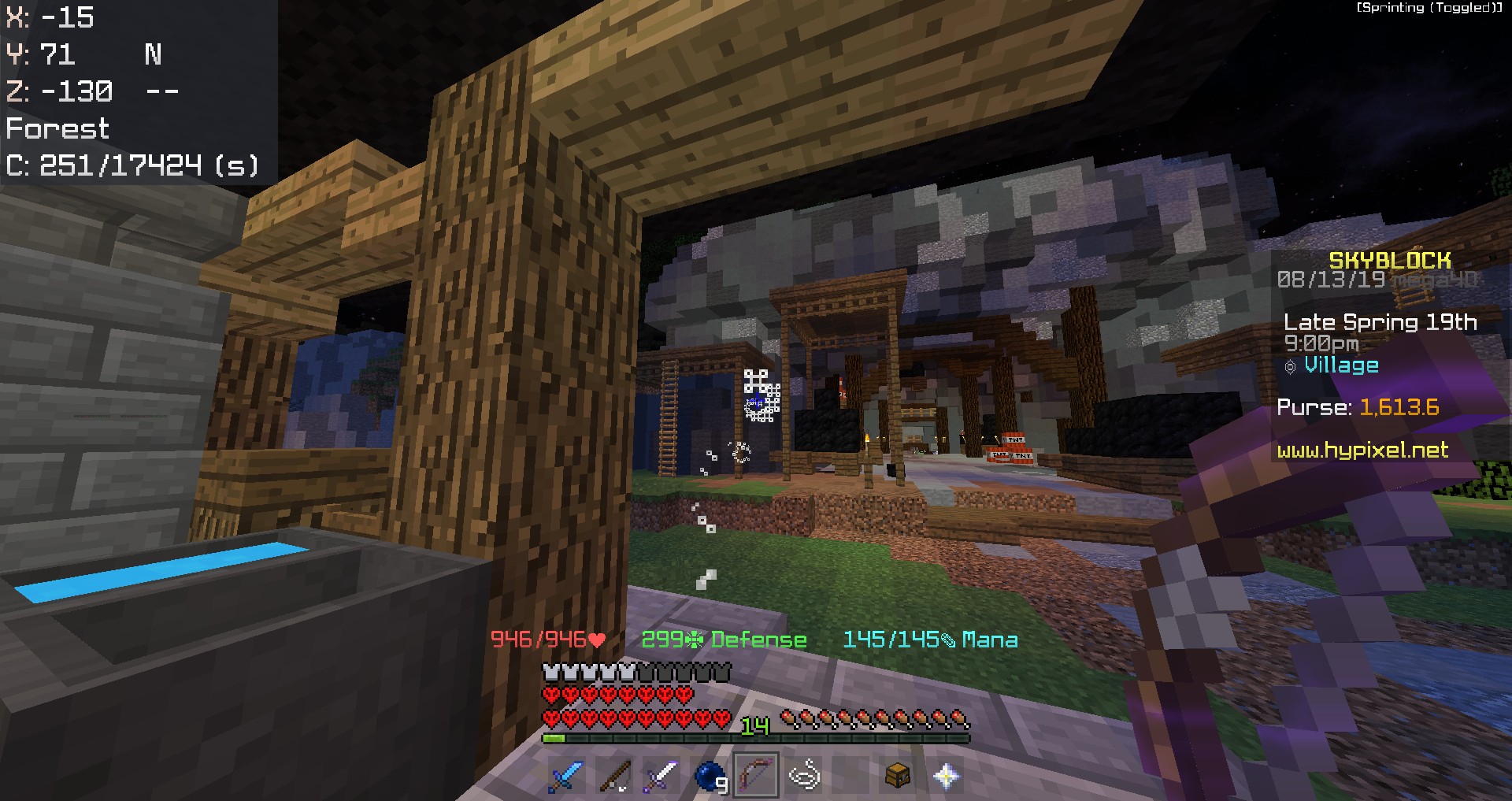Expand the chunk counter C: 251/17424 entry
This screenshot has height=801, width=1512.
tap(132, 165)
